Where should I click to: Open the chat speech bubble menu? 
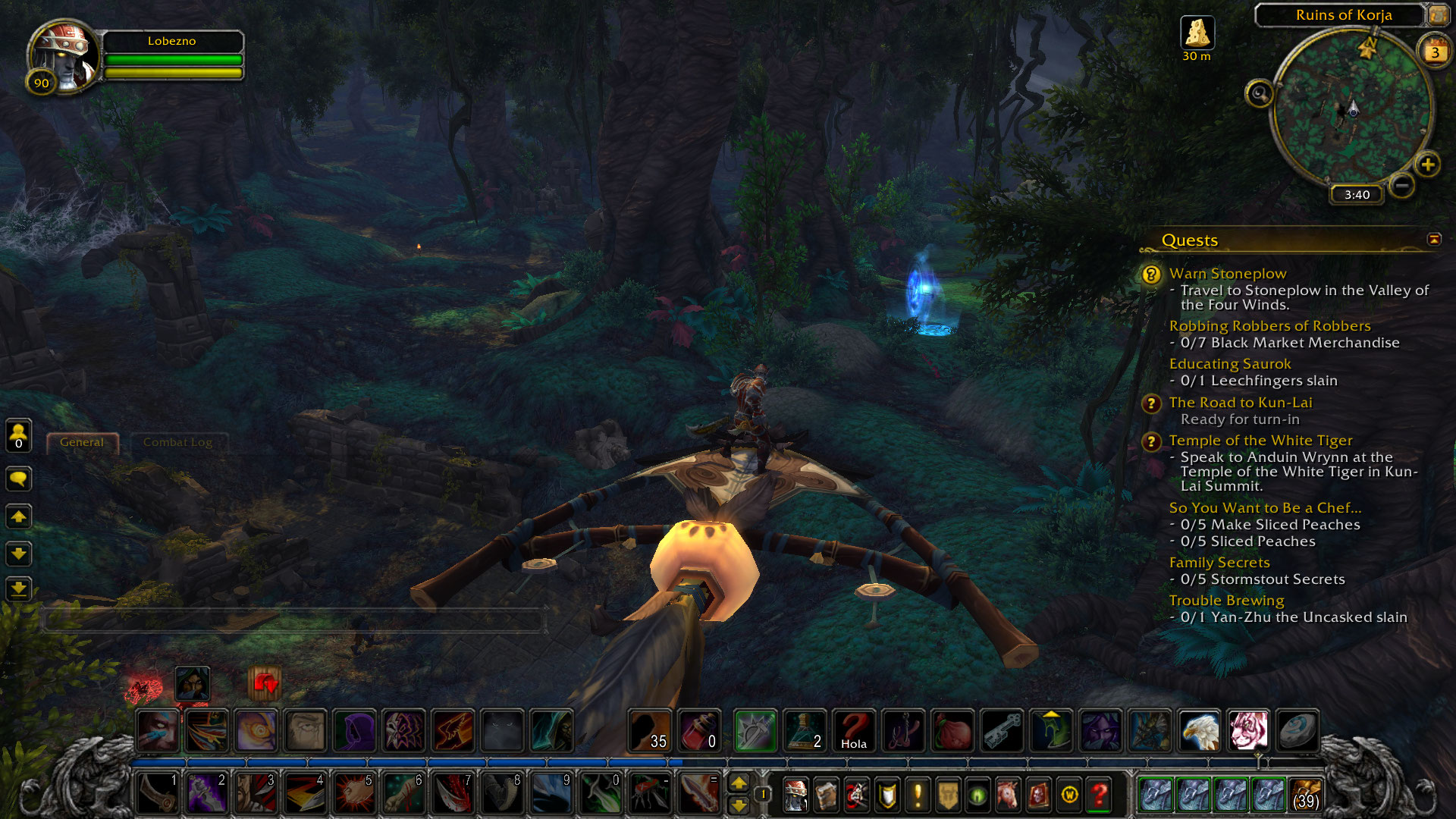(x=18, y=479)
